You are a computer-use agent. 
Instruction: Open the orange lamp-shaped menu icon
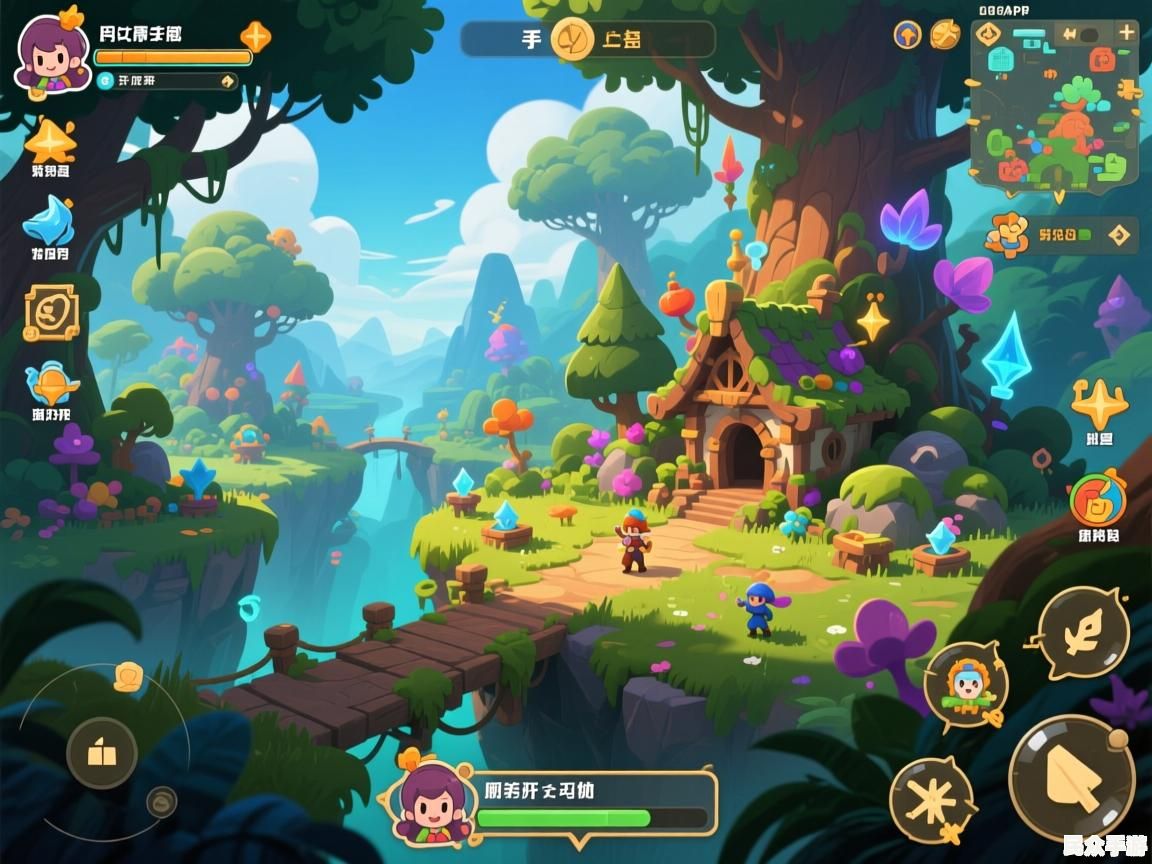tap(50, 385)
